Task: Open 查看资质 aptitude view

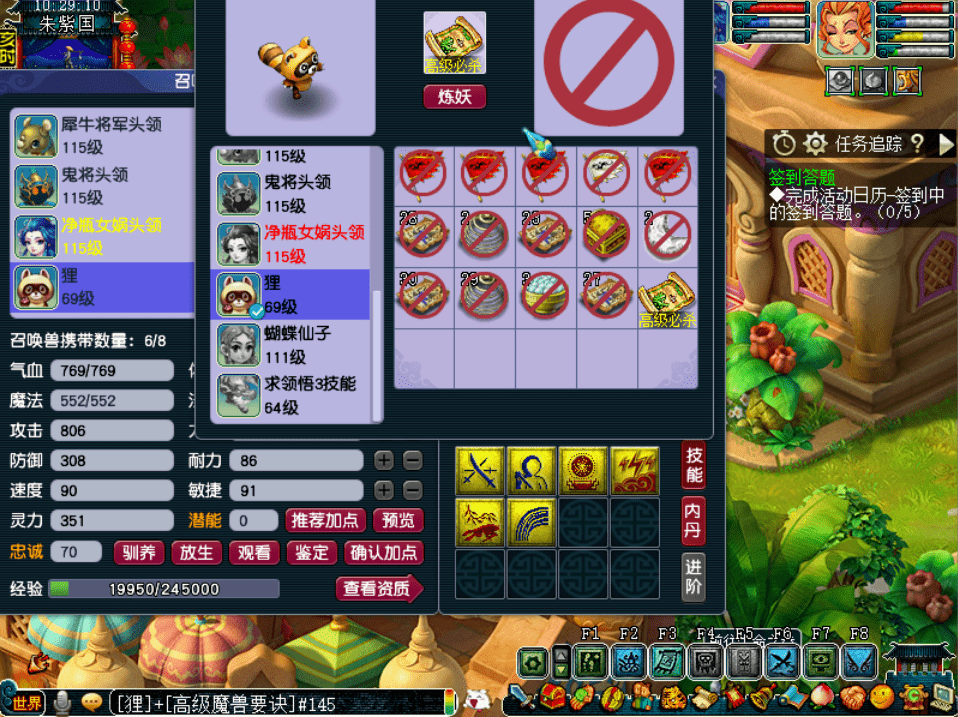Action: (378, 589)
